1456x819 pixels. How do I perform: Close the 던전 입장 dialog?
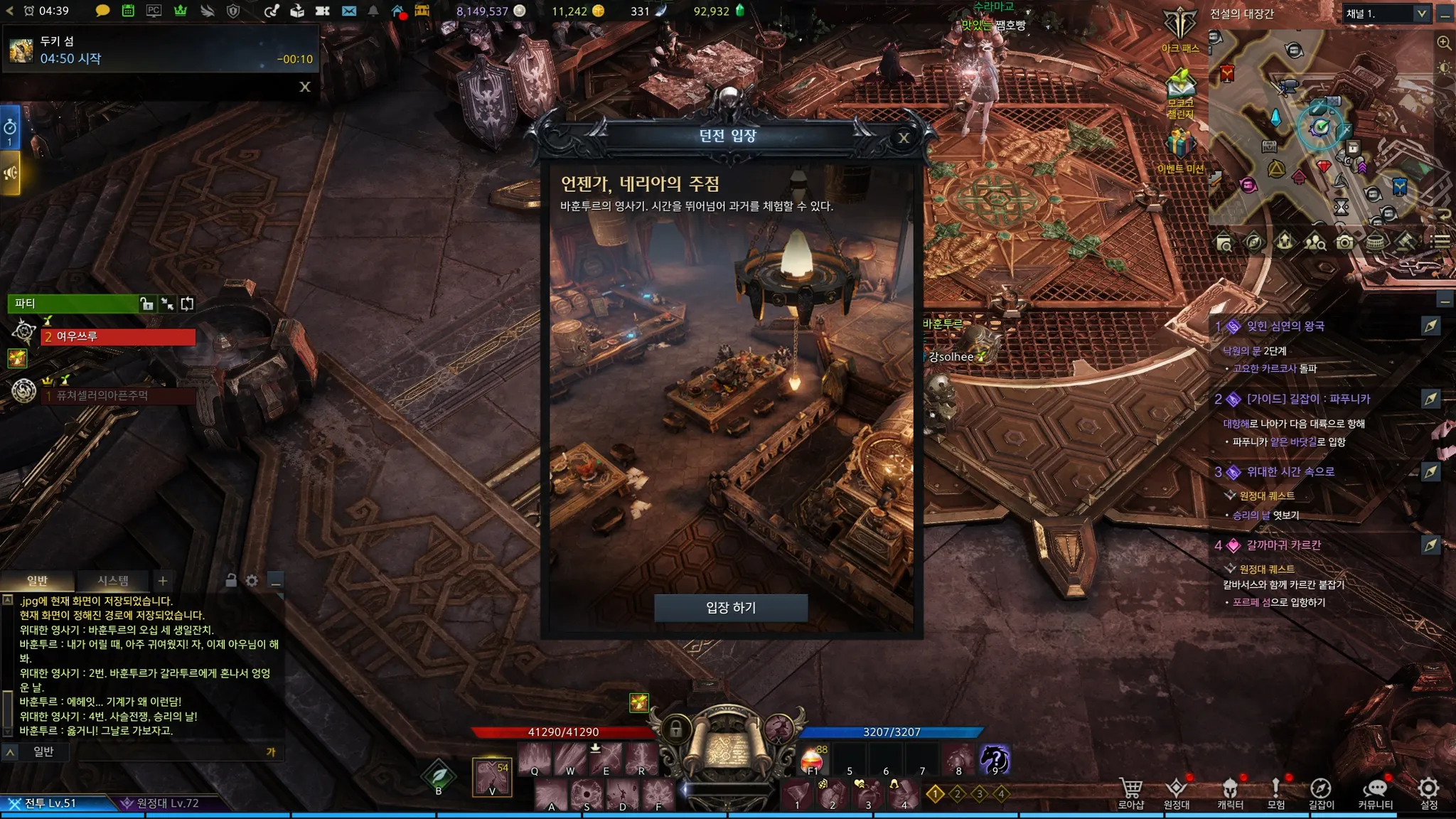(904, 138)
